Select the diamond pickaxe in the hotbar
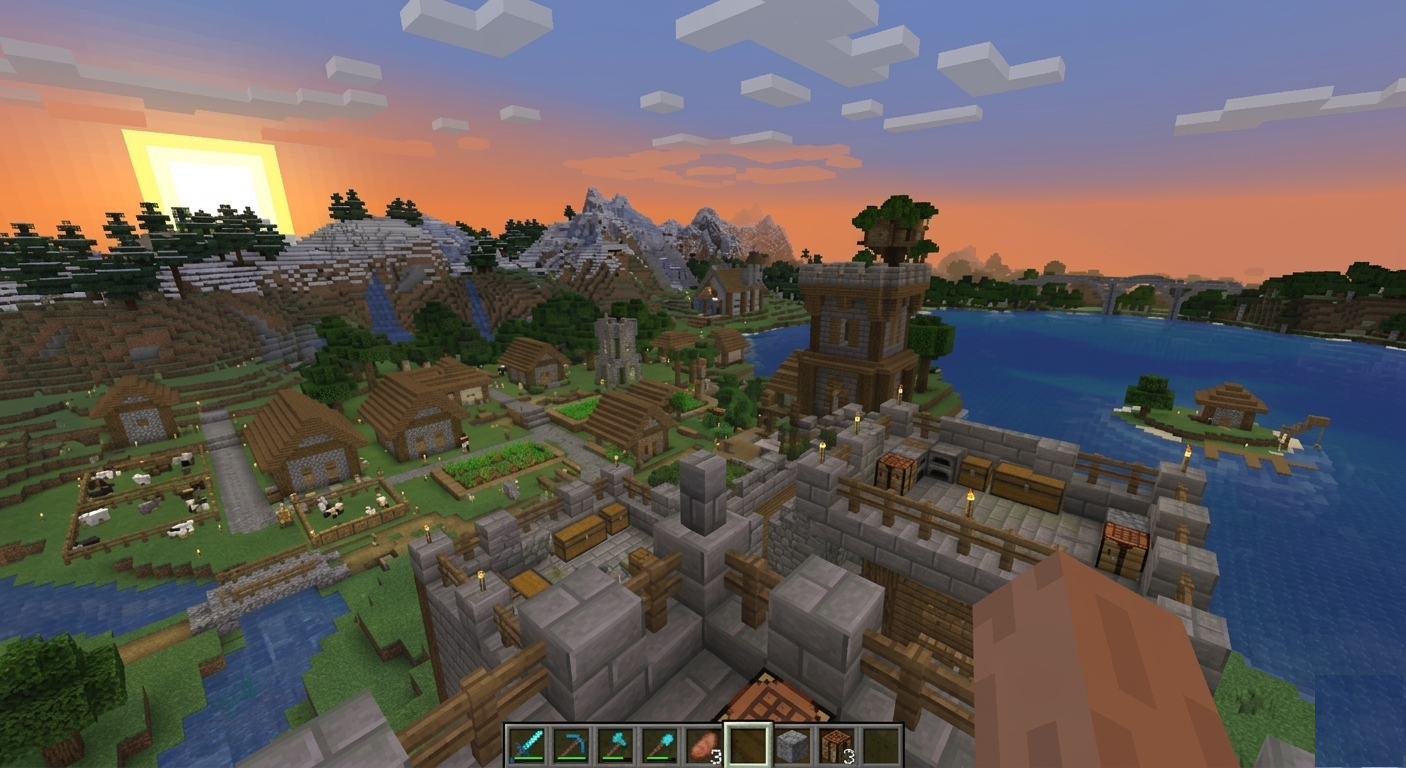Image resolution: width=1406 pixels, height=768 pixels. pos(571,744)
